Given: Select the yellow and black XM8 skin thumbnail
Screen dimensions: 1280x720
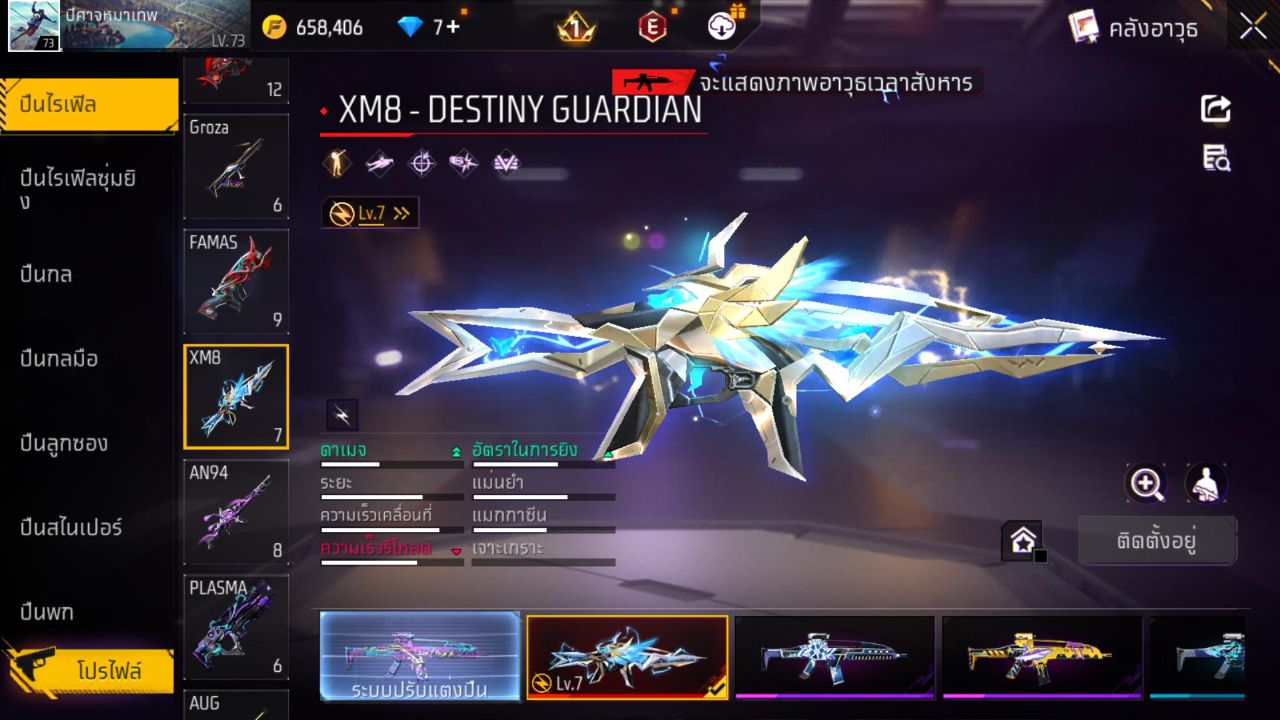Looking at the screenshot, I should 1041,656.
